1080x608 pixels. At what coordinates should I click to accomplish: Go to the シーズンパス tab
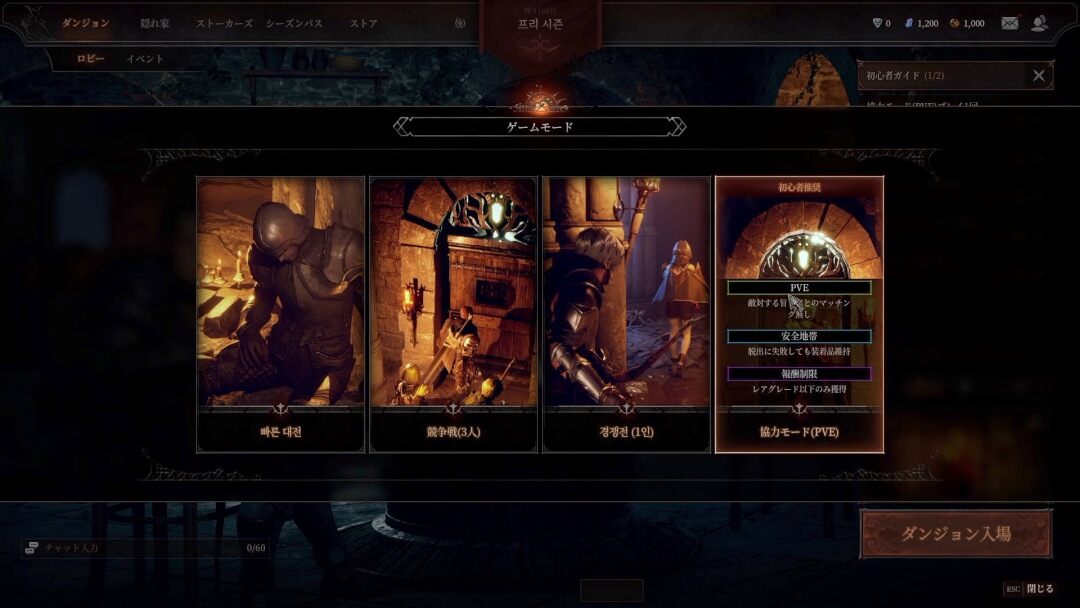point(294,23)
